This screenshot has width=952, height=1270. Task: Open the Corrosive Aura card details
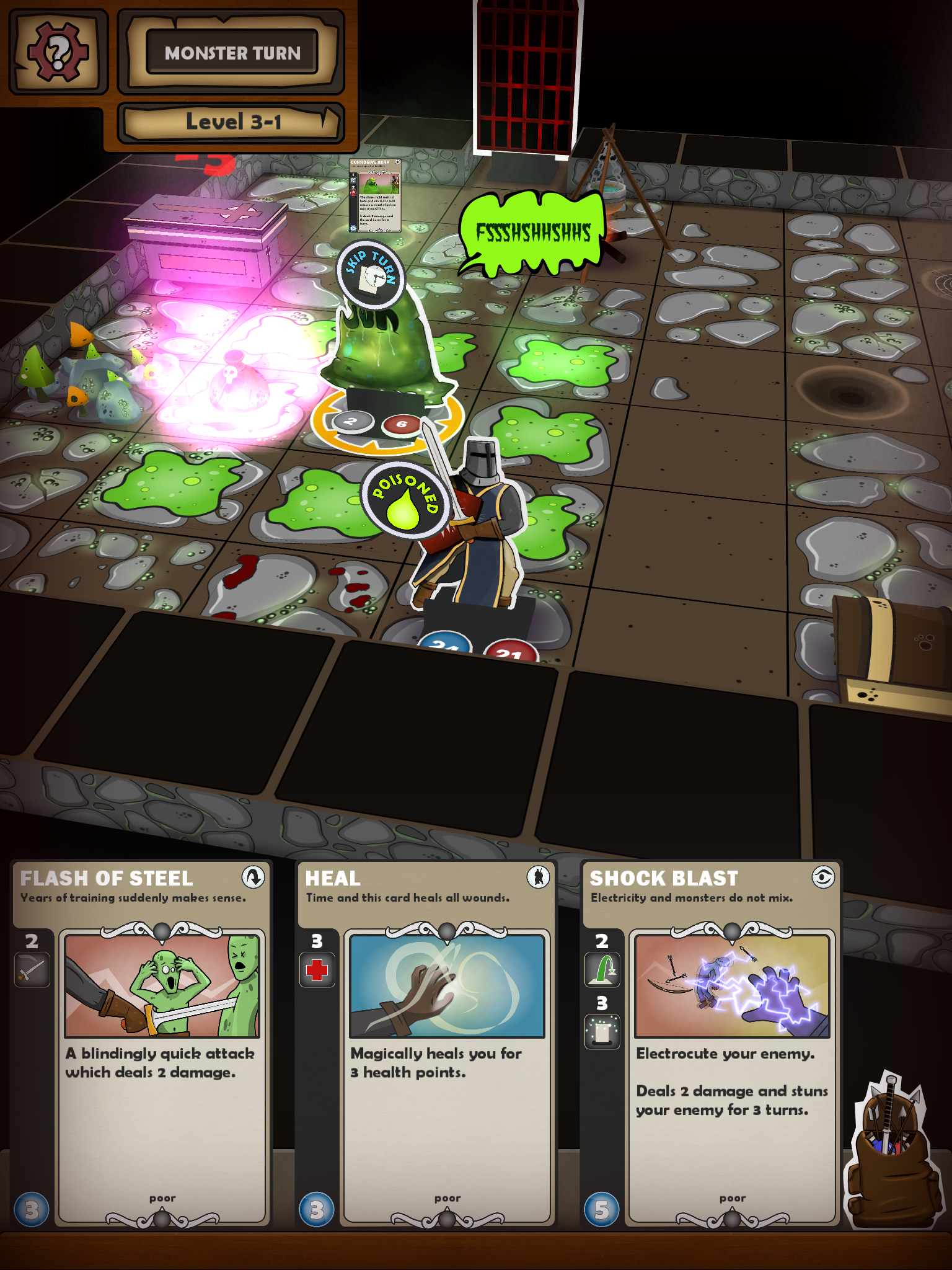click(x=374, y=195)
